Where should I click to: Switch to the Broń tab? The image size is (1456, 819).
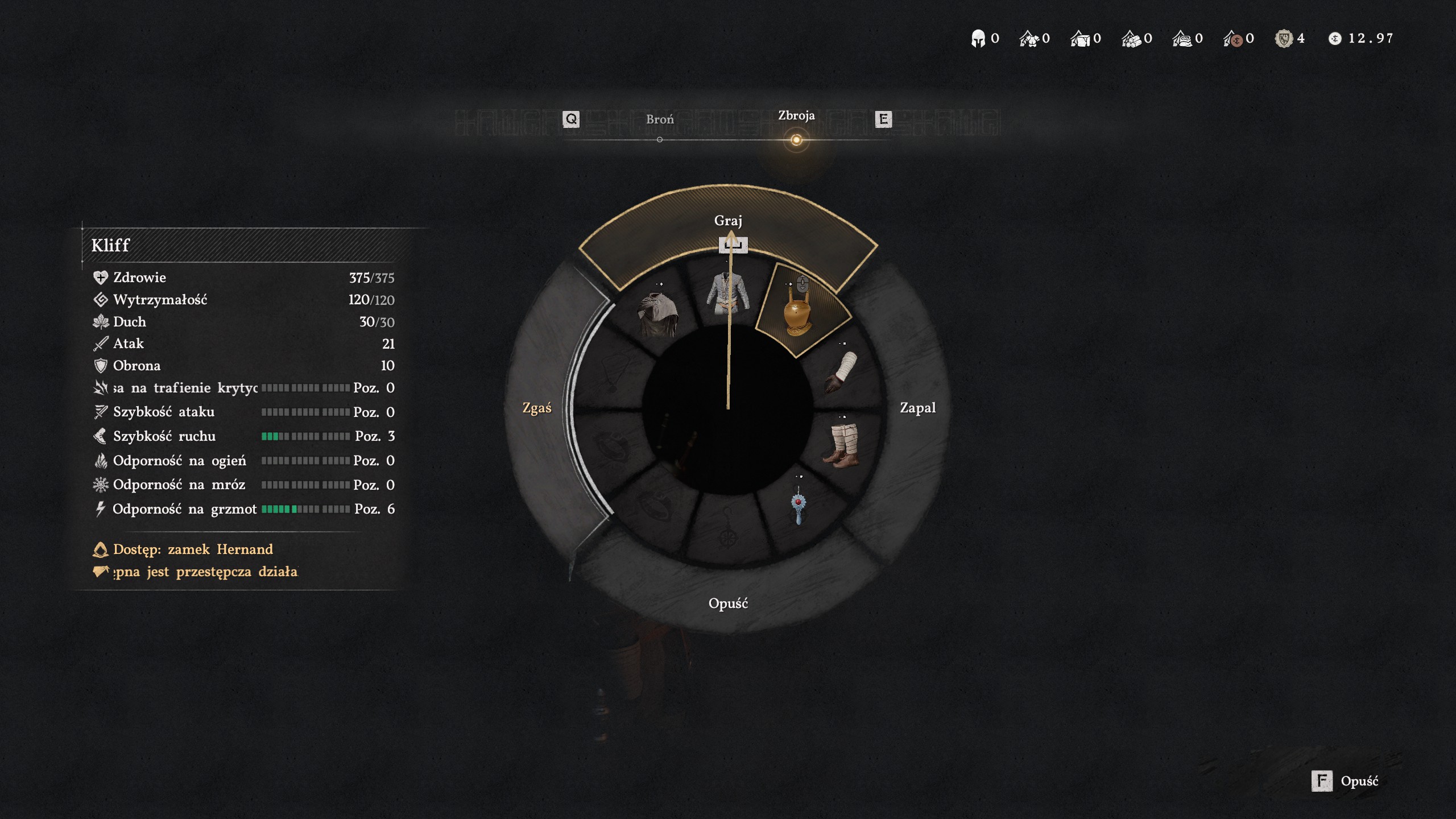[x=660, y=120]
